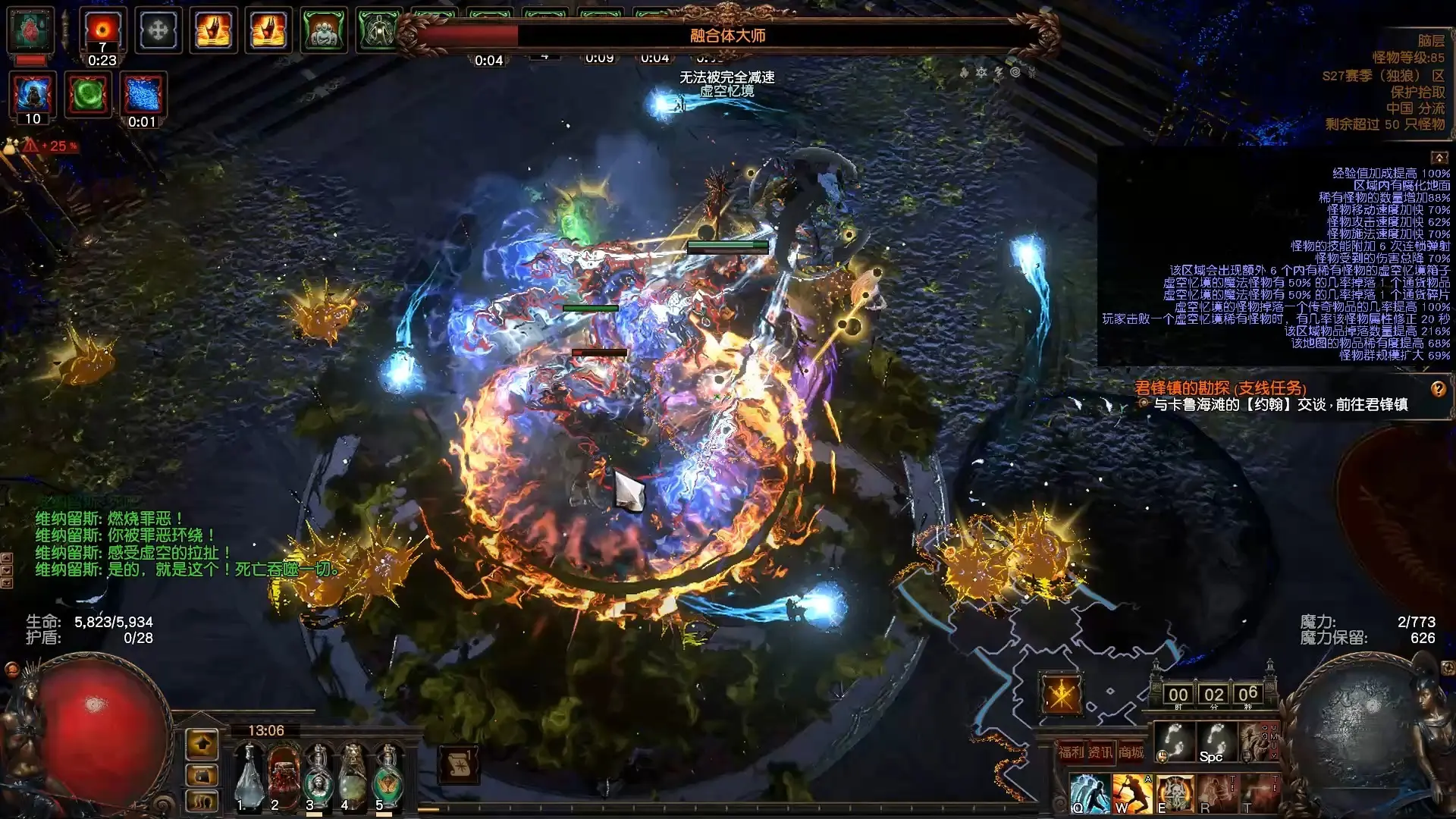Inspect the green swirling orb buff icon

[x=88, y=95]
